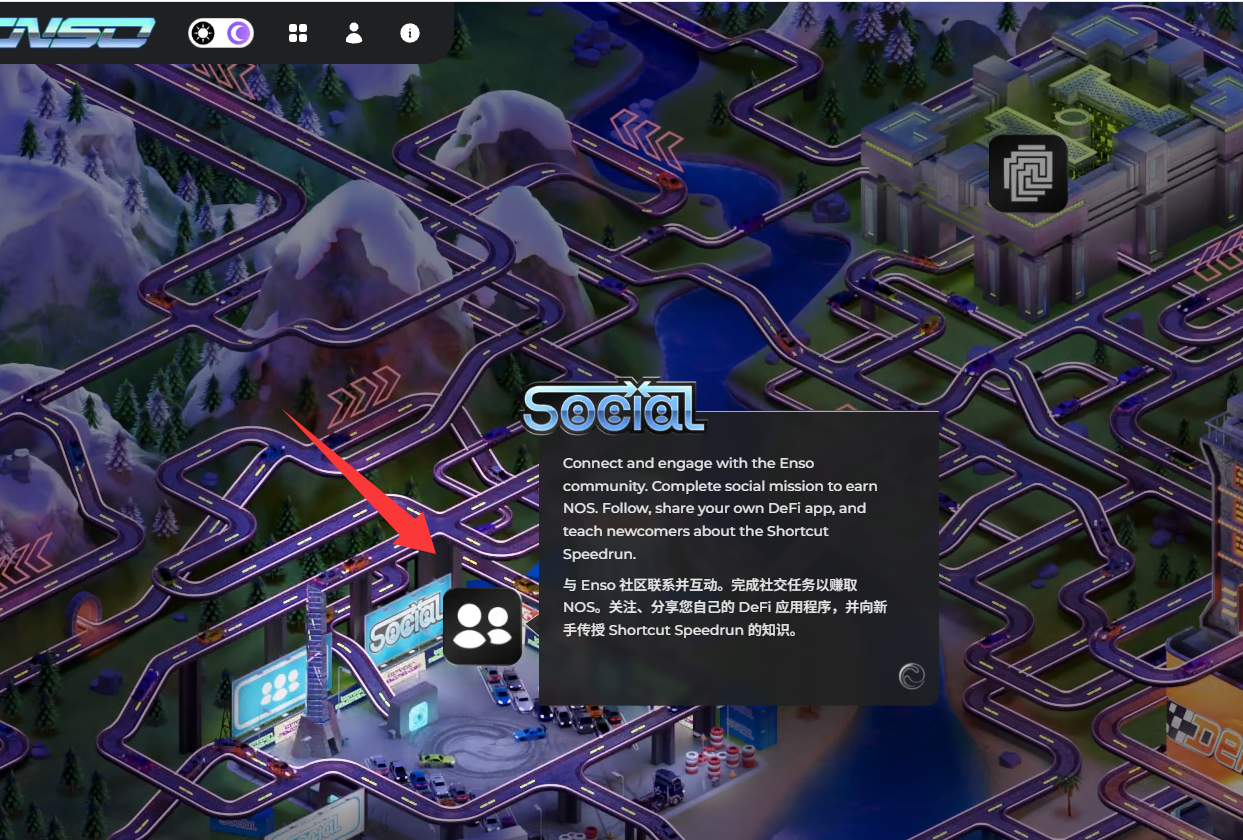Image resolution: width=1243 pixels, height=840 pixels.
Task: Show info via the circled i icon
Action: (410, 33)
